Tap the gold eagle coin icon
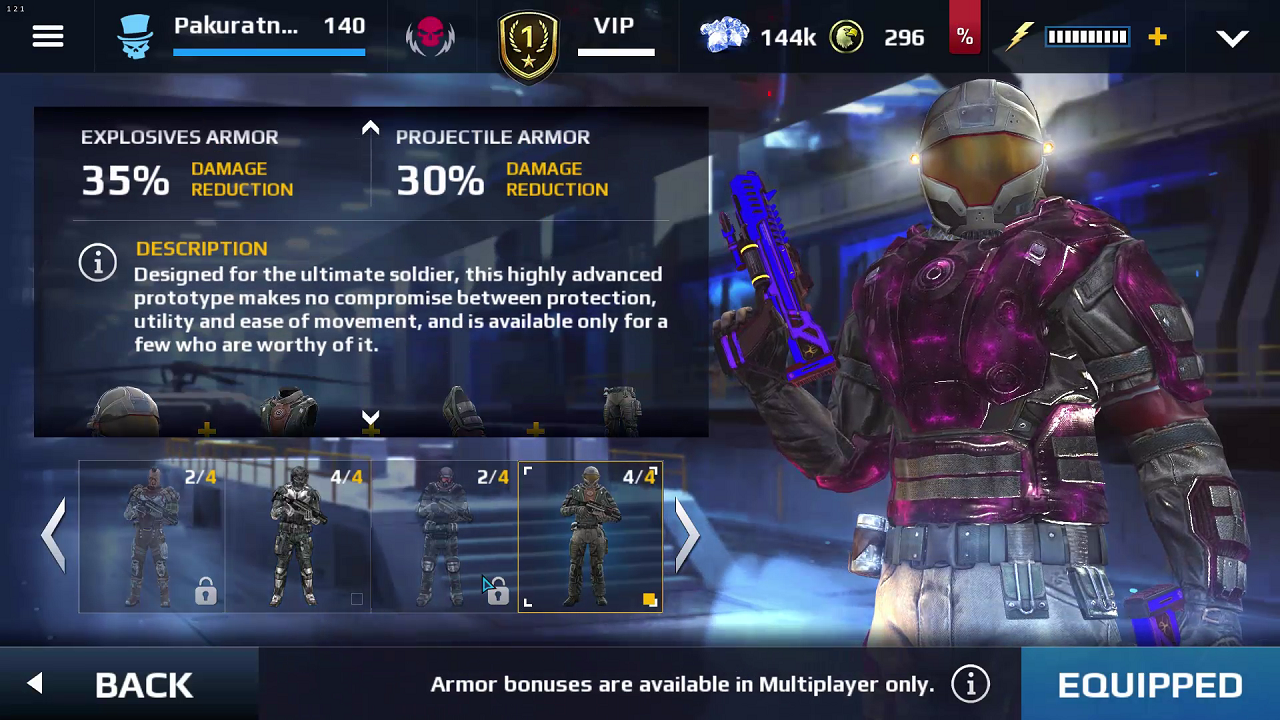Viewport: 1280px width, 720px height. tap(846, 37)
